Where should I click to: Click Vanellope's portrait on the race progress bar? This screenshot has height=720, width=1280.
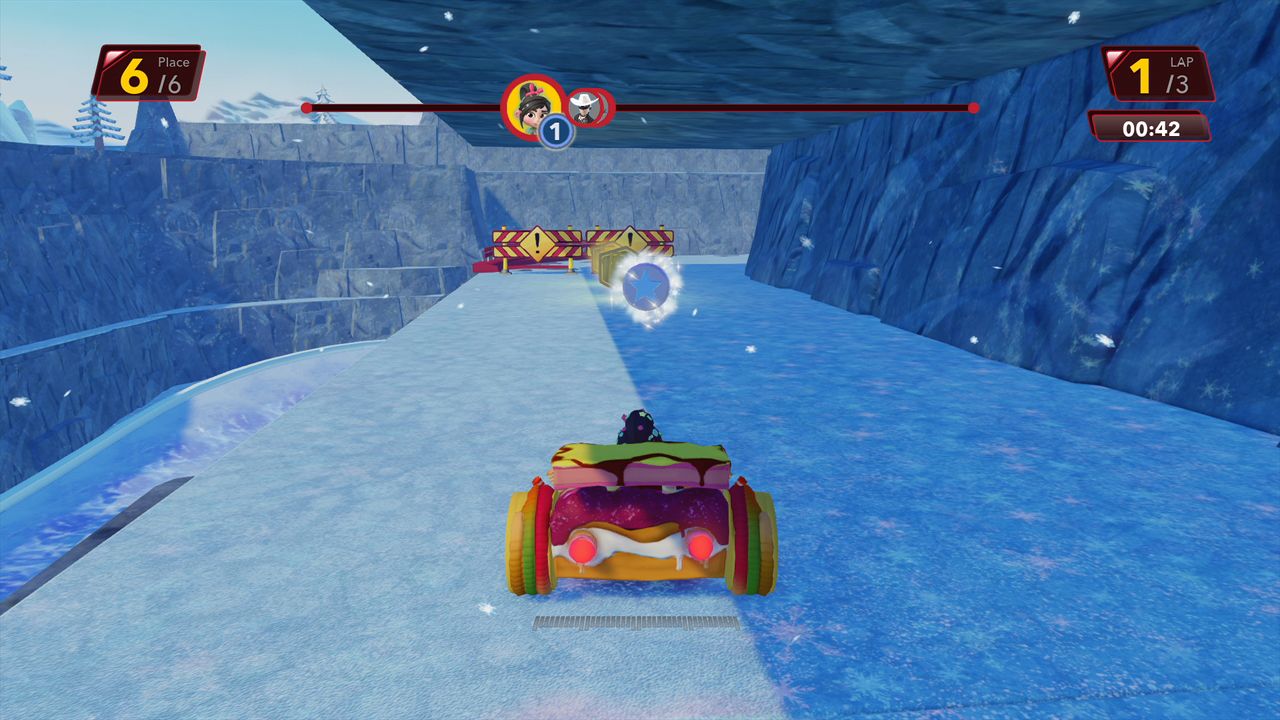point(530,103)
